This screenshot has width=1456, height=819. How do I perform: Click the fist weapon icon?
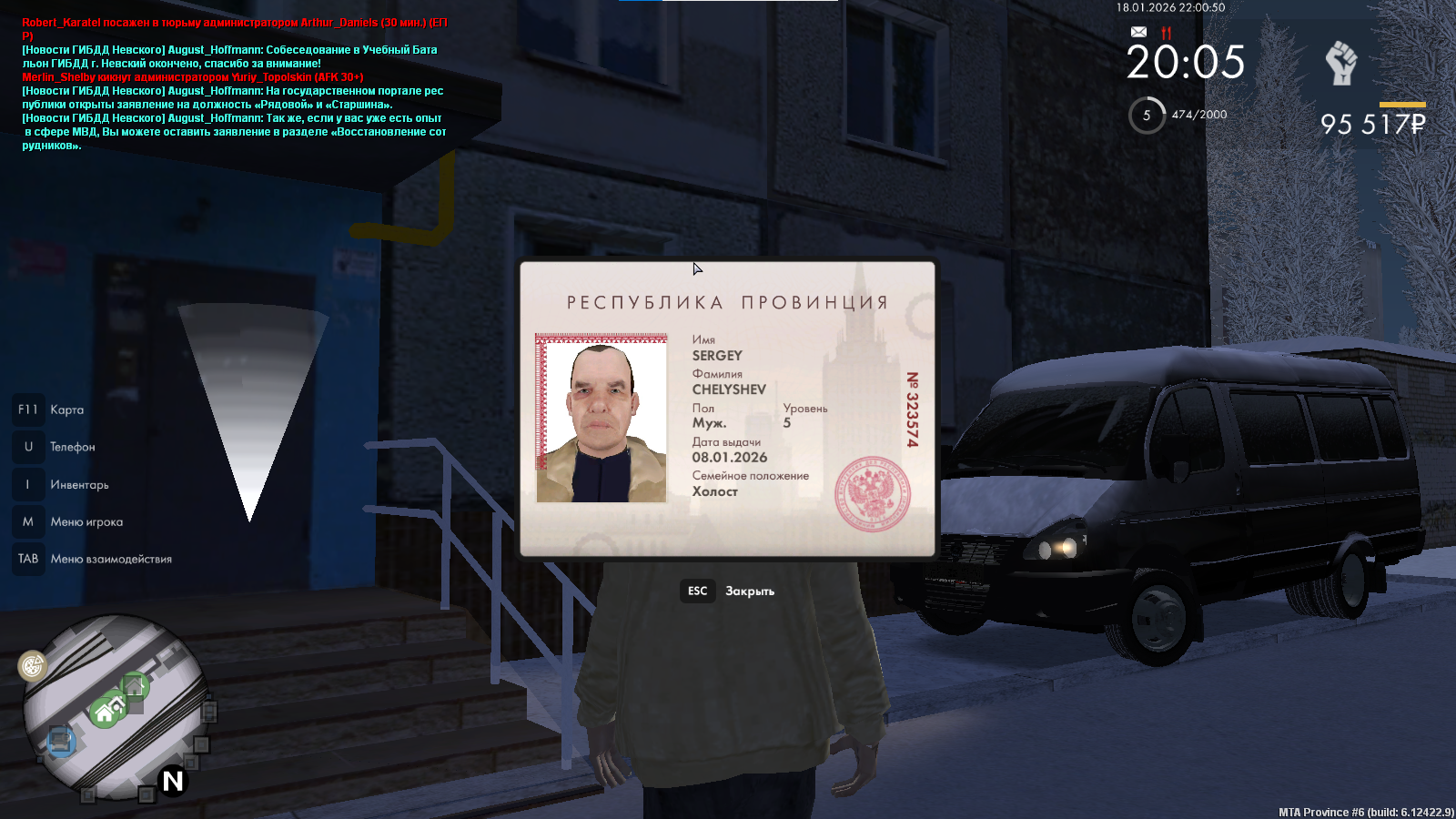(1340, 64)
